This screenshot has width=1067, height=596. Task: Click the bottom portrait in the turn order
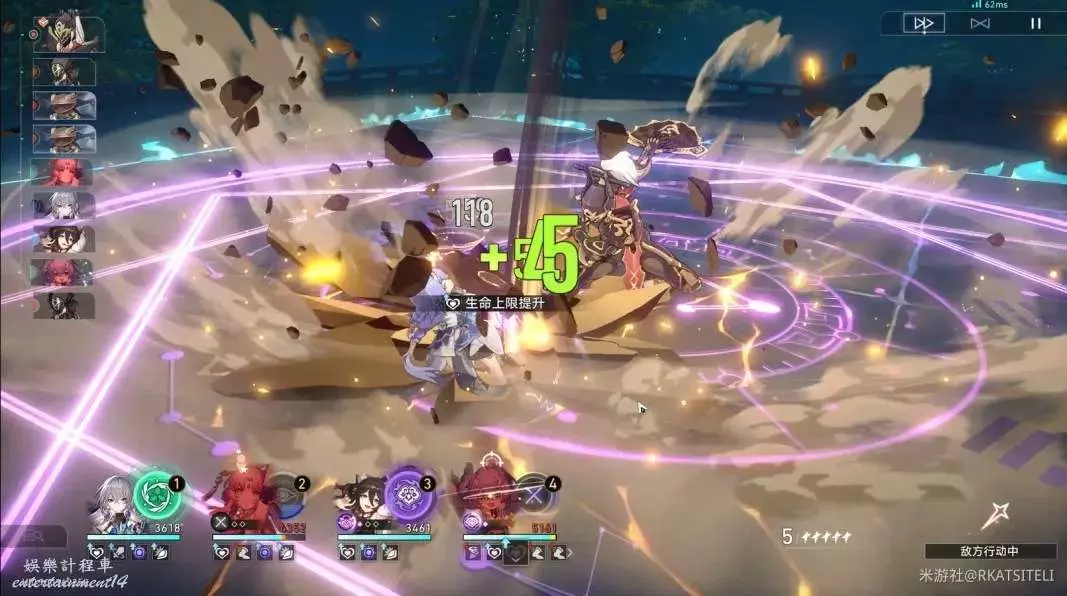pyautogui.click(x=63, y=305)
